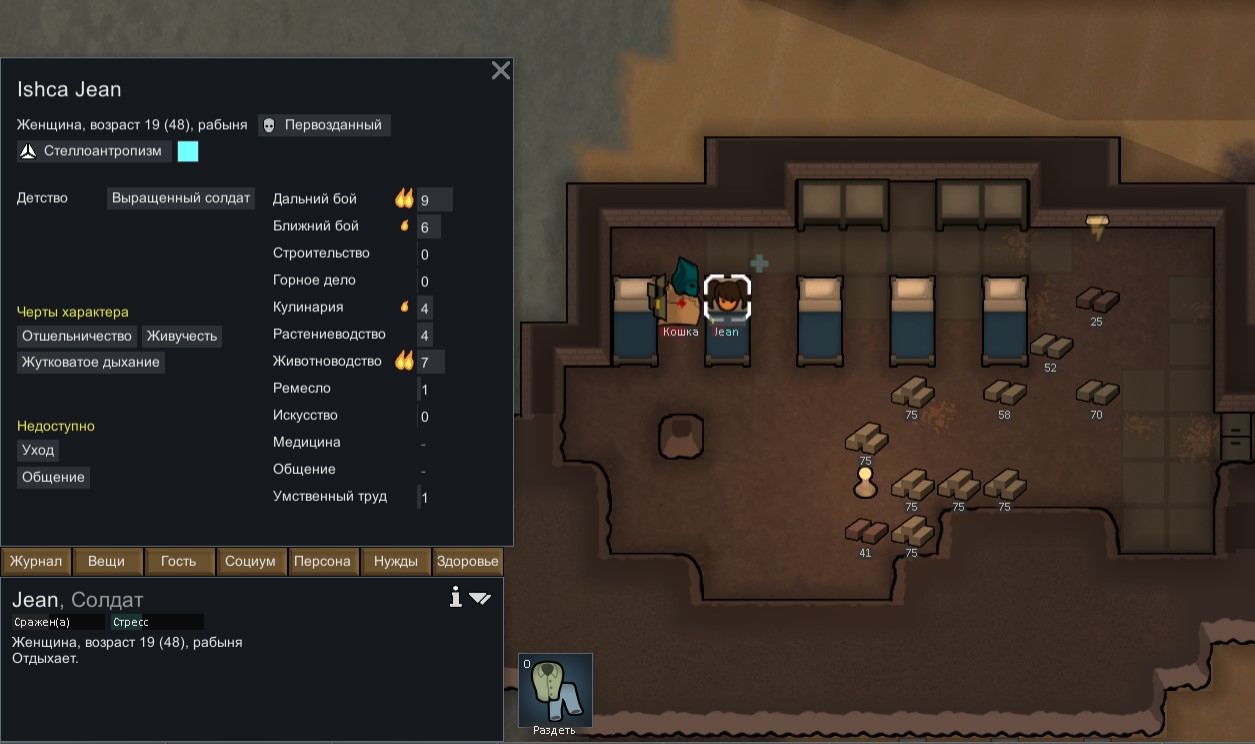Open the Журнал tab

36,562
